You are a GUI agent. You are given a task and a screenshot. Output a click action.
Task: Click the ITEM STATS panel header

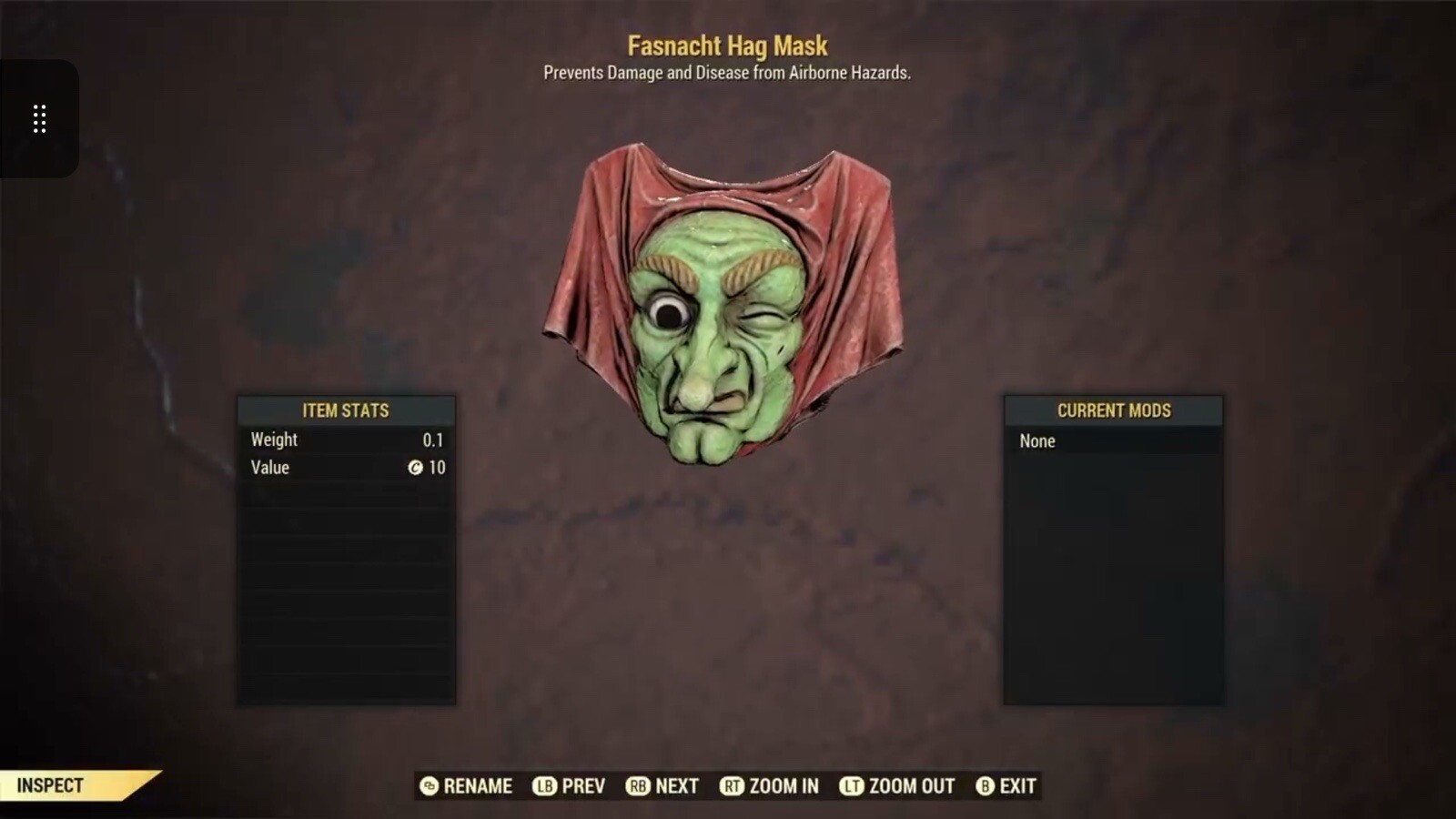pos(347,410)
